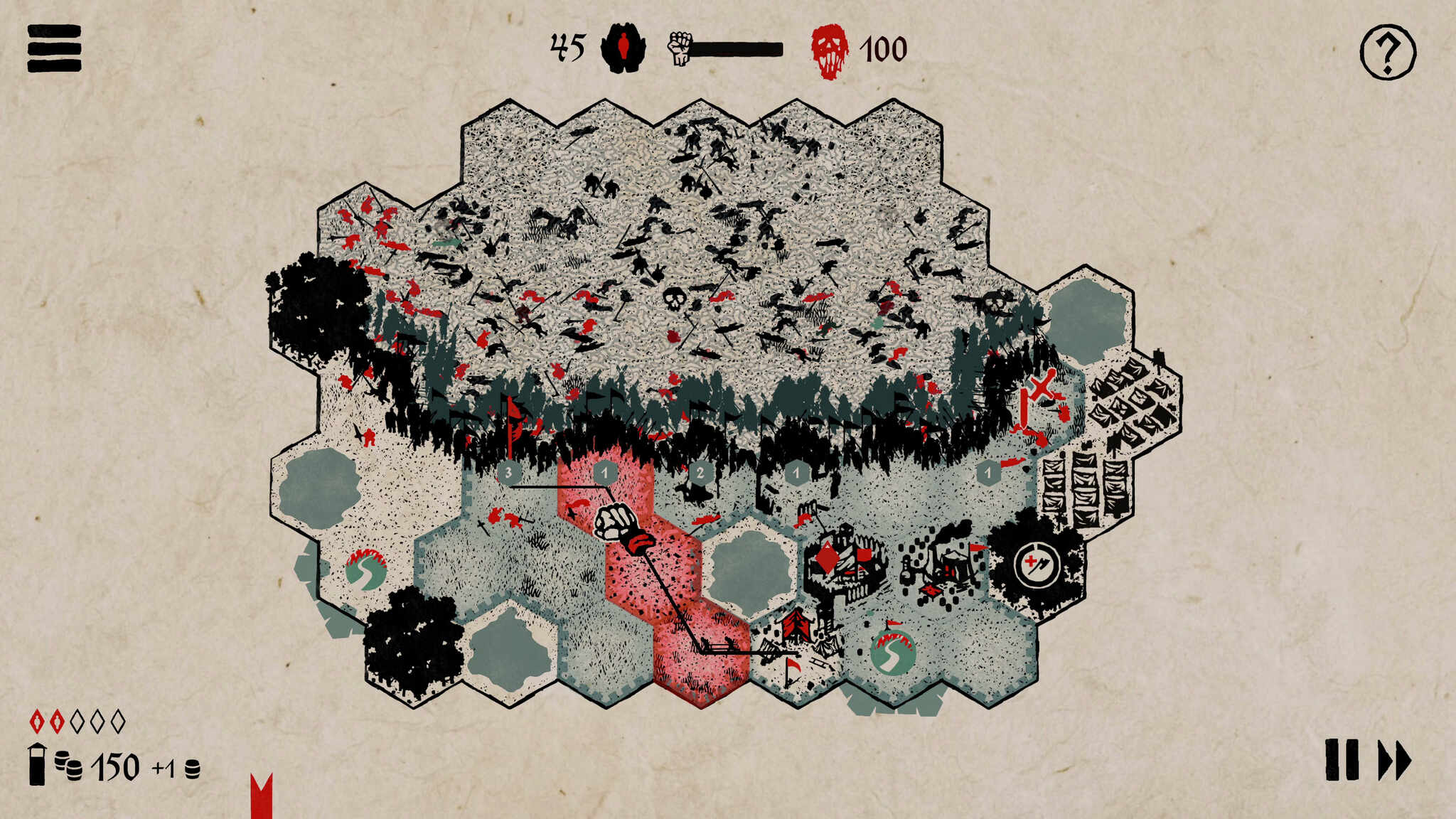Viewport: 1456px width, 819px height.
Task: Click the crossed-axe circle icon on the forest
Action: pyautogui.click(x=1037, y=566)
